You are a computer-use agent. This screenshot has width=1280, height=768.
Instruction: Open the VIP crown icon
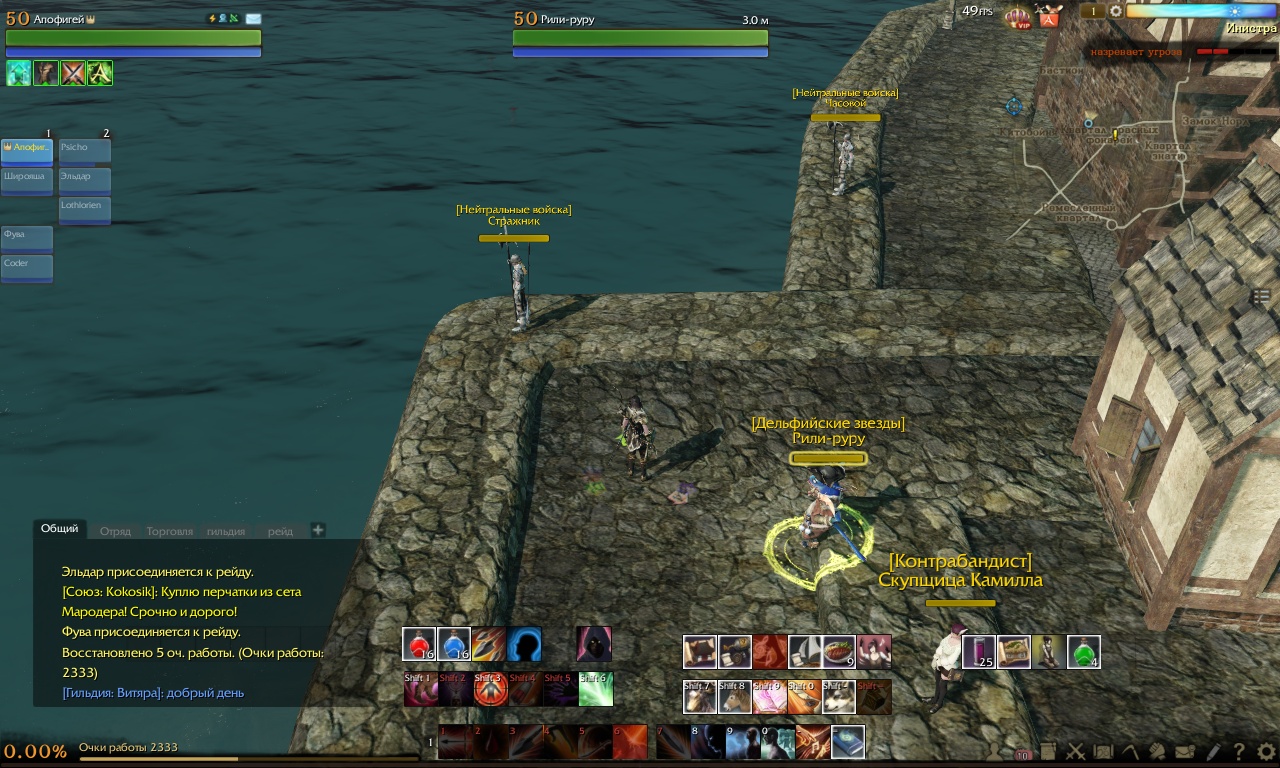coord(1017,16)
